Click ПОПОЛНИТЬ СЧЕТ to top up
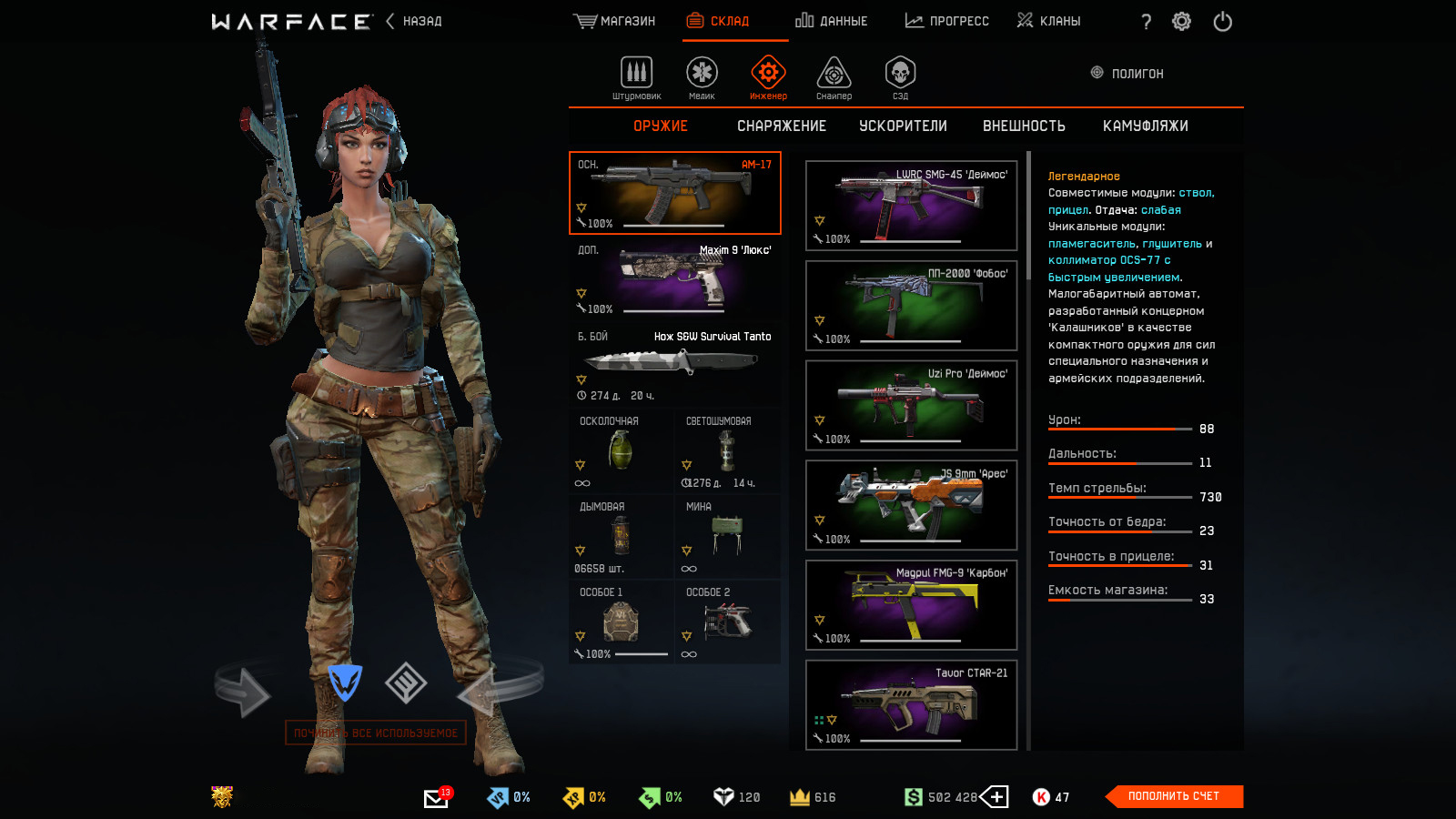This screenshot has height=819, width=1456. 1174,796
